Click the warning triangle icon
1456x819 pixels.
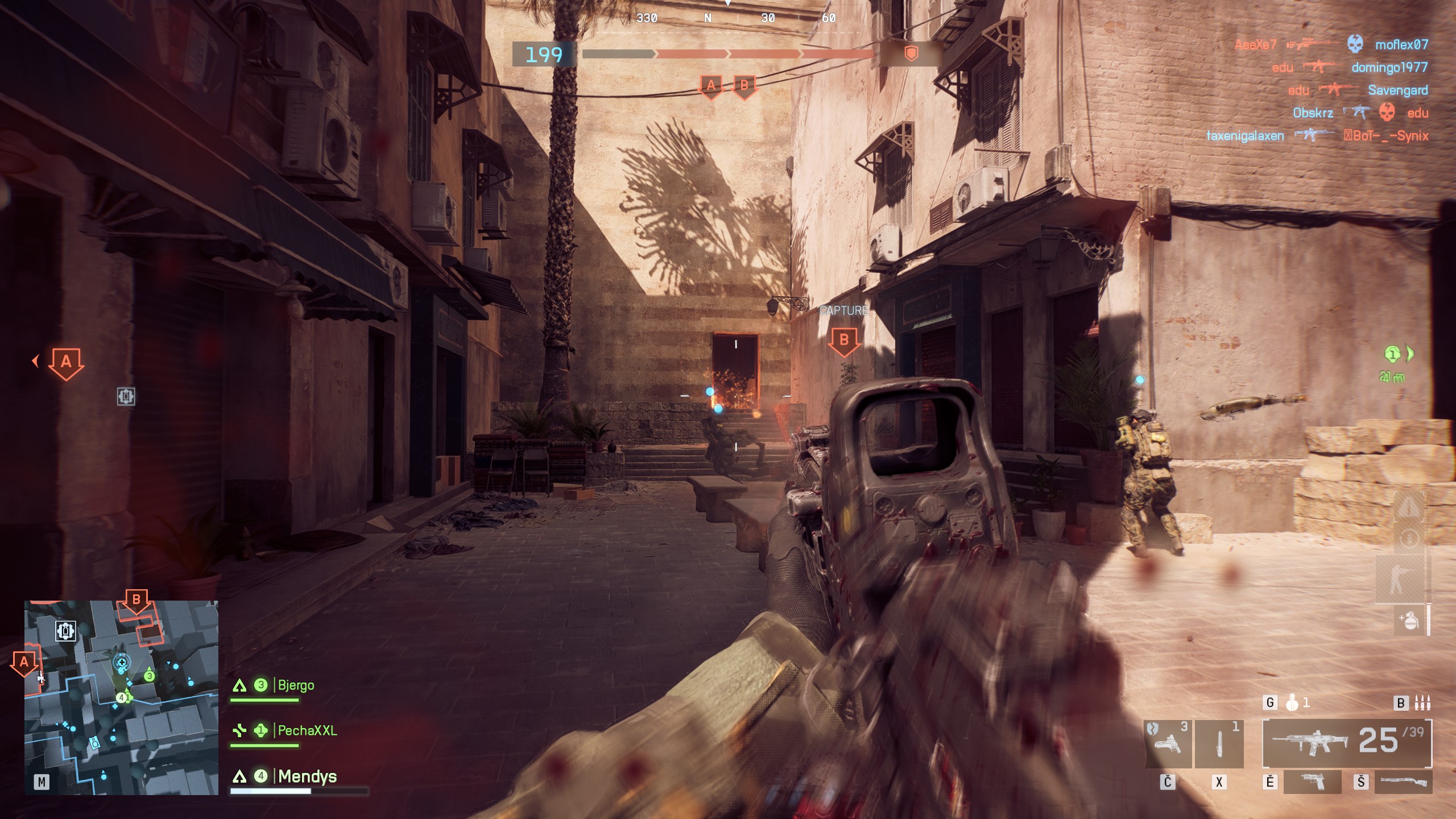(x=1408, y=506)
